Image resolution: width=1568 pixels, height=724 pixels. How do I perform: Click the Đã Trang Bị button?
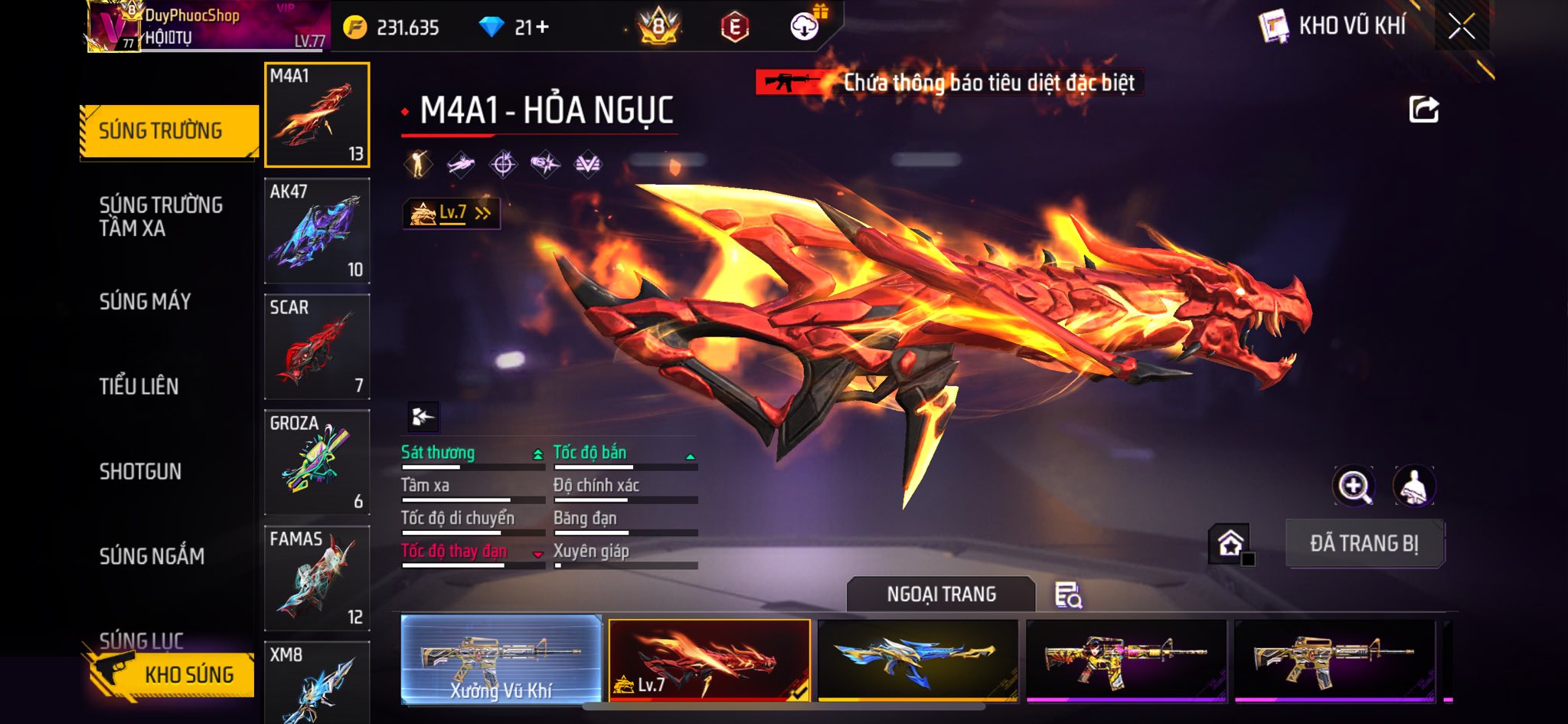(x=1364, y=543)
